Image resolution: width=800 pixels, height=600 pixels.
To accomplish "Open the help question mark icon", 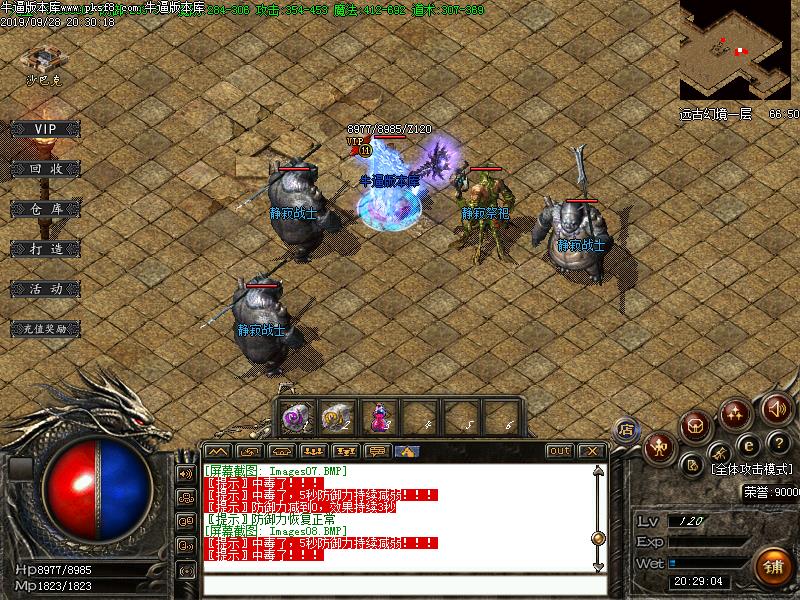I will pyautogui.click(x=778, y=443).
